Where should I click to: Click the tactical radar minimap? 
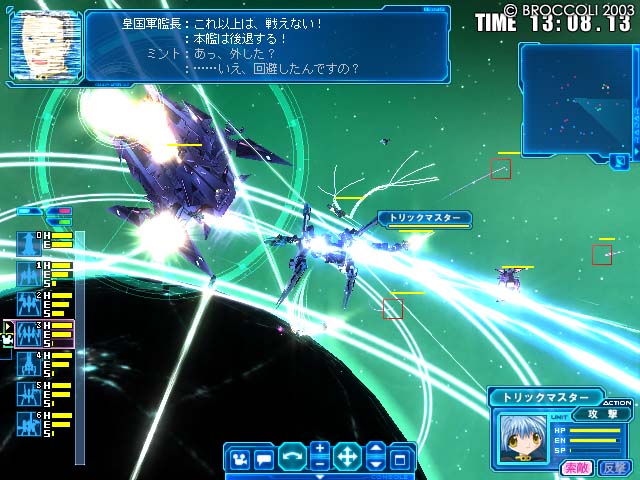pos(574,99)
